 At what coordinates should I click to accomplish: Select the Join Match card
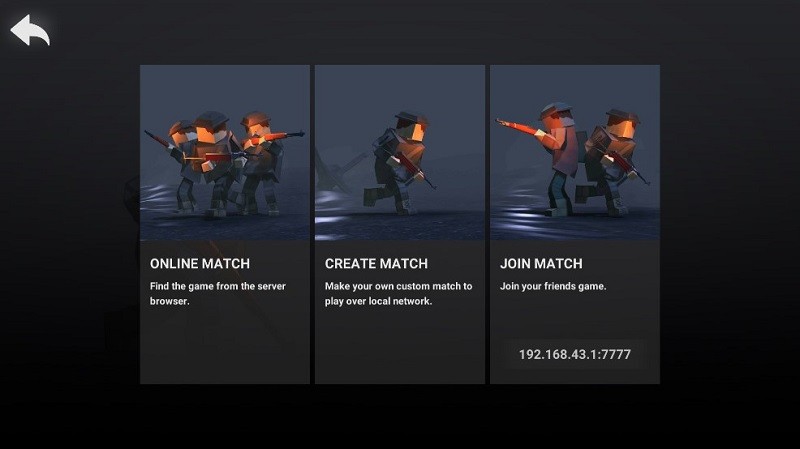(x=574, y=200)
